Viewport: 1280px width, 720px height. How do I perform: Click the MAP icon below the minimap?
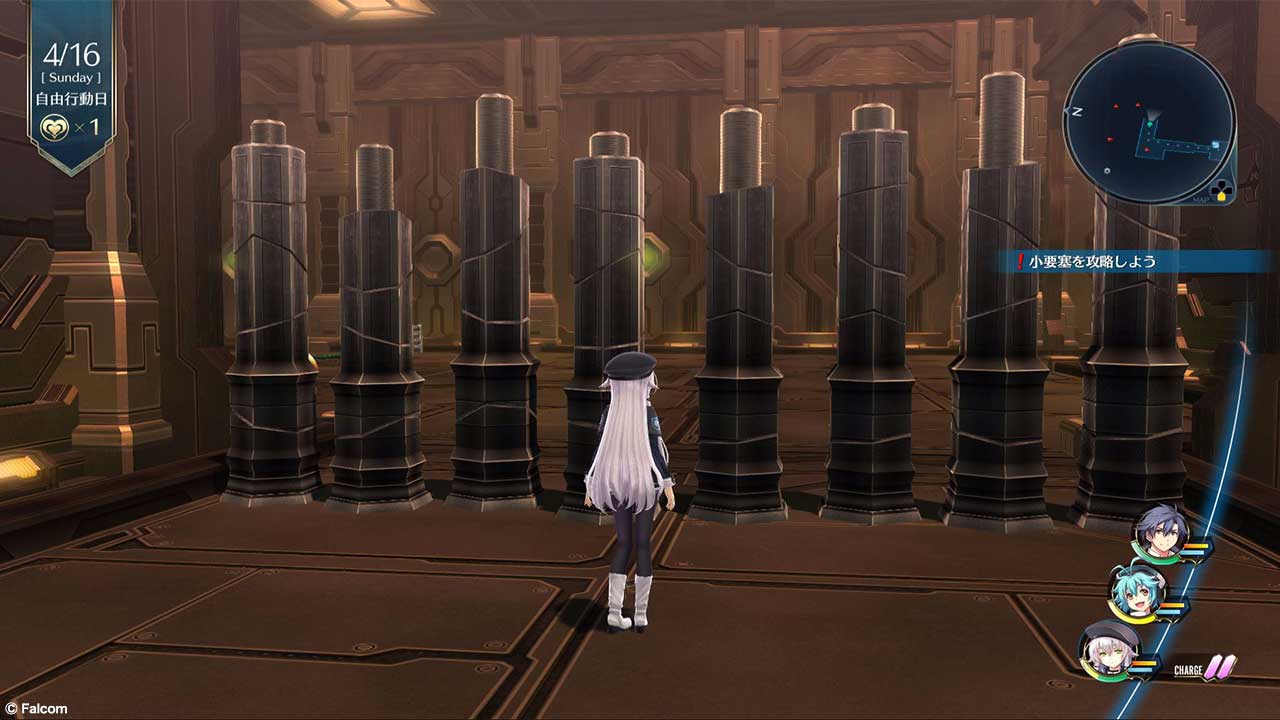pos(1222,189)
